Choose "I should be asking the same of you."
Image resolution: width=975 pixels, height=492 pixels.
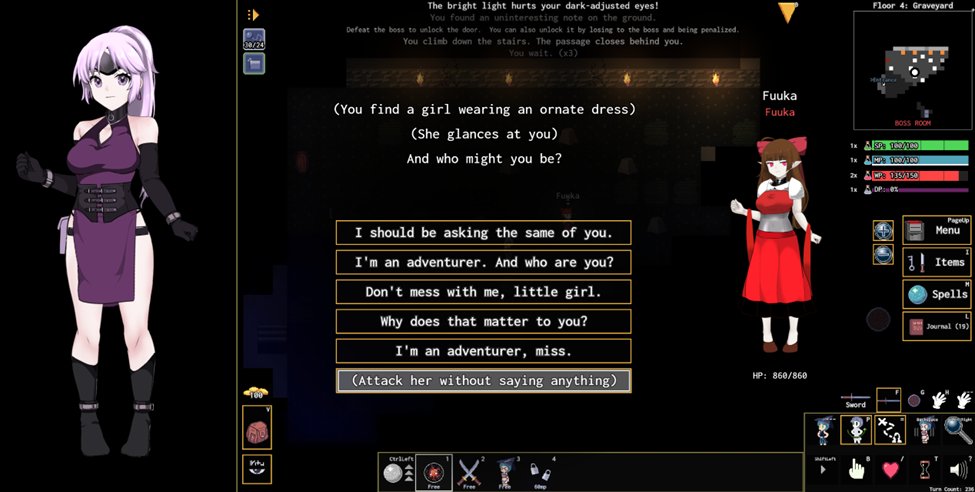(x=483, y=233)
